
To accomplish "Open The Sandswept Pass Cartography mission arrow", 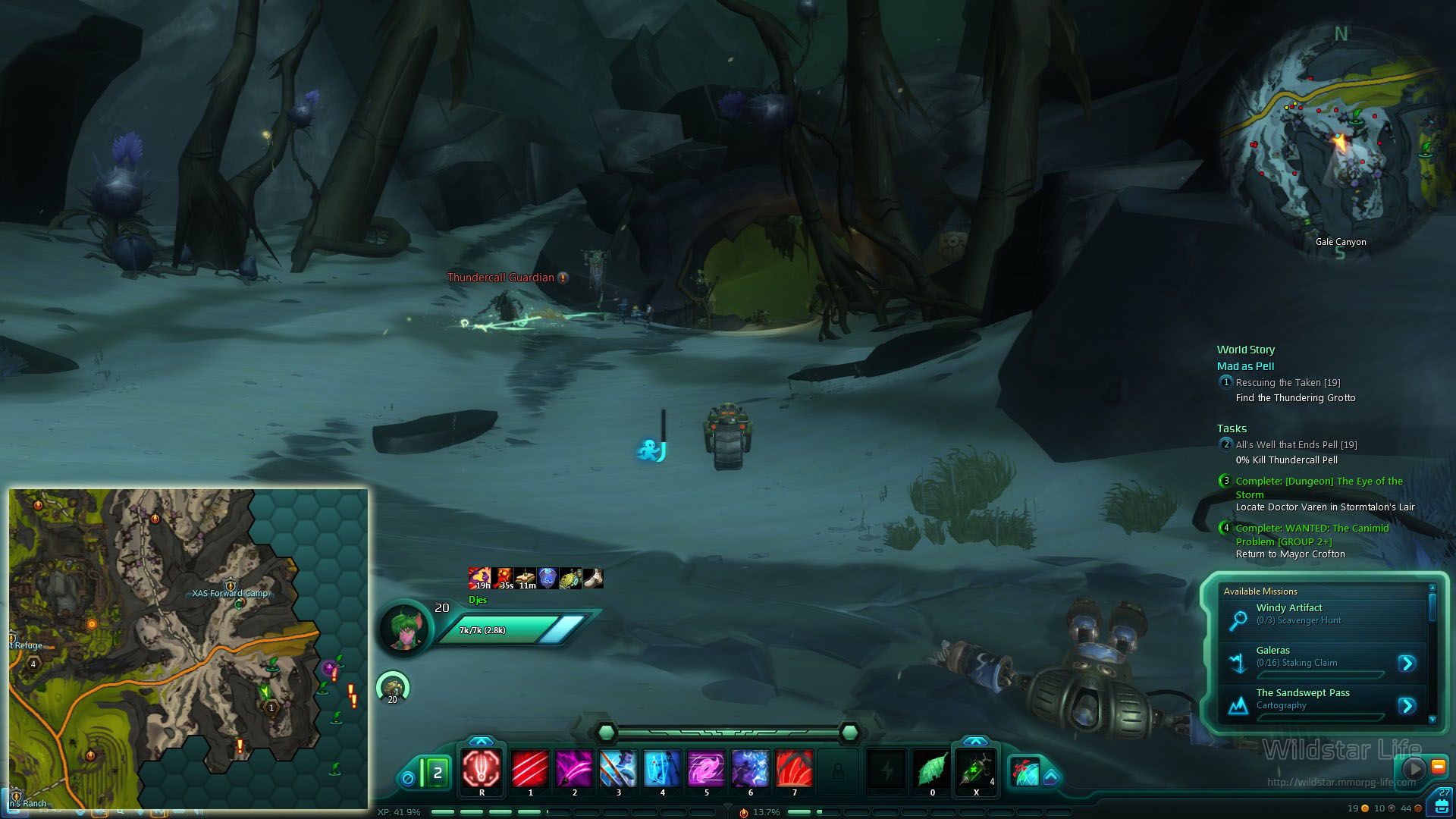I will click(1407, 706).
